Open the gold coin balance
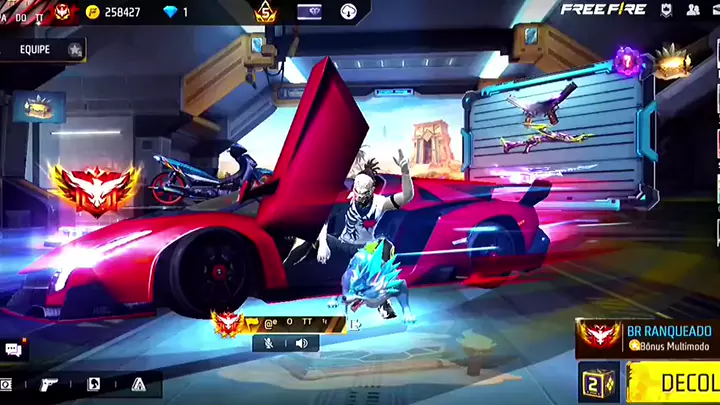Image resolution: width=720 pixels, height=405 pixels. point(116,12)
